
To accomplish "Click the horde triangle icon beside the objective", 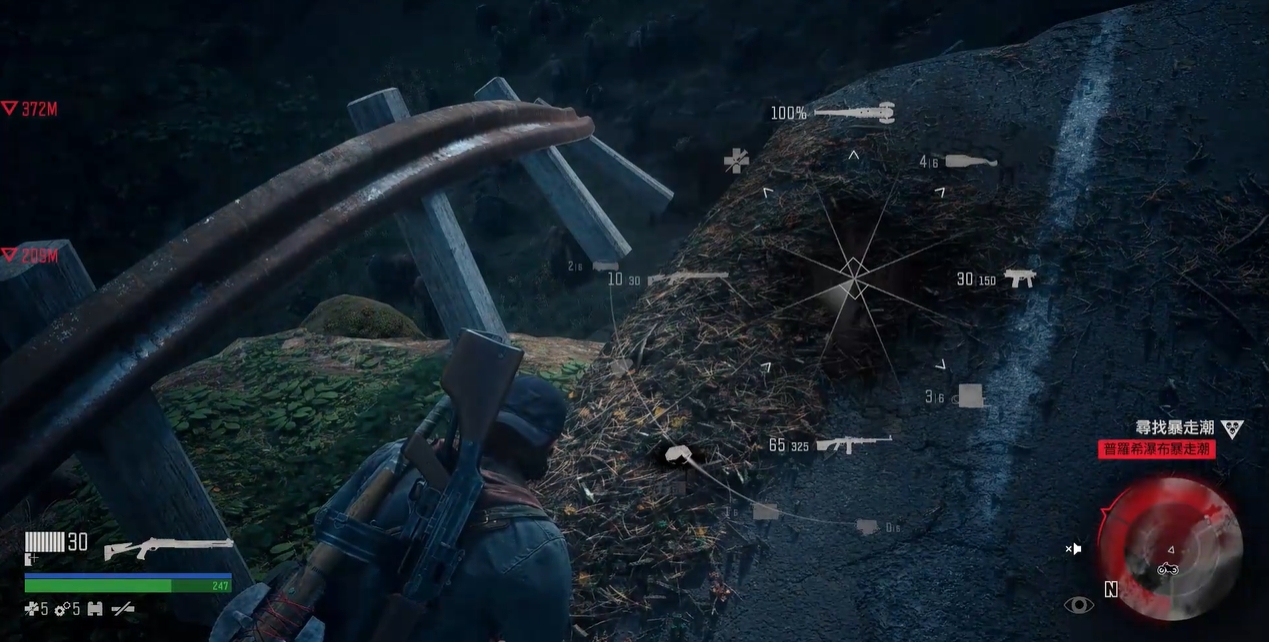I will click(x=1232, y=429).
